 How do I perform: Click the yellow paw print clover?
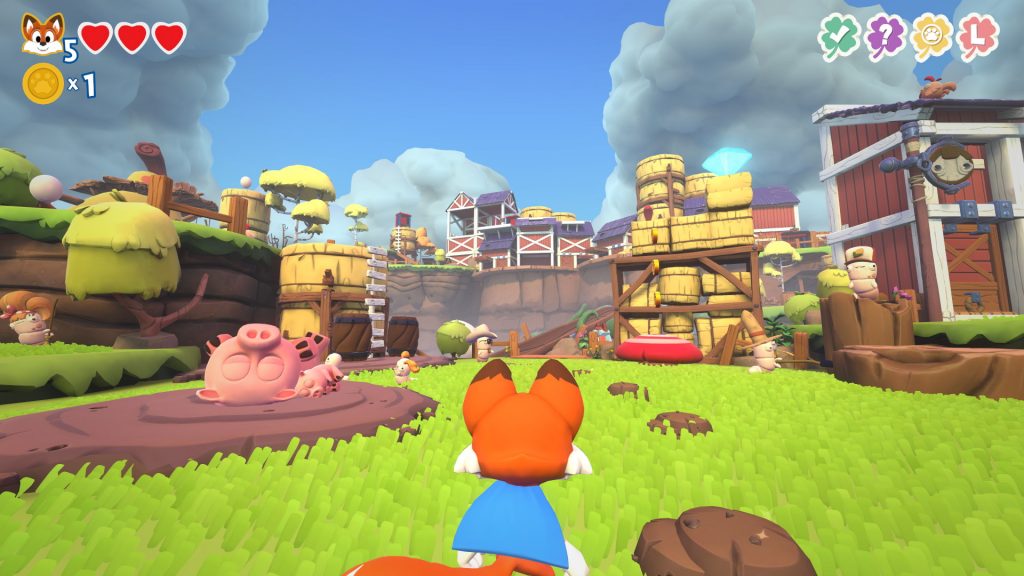point(932,37)
